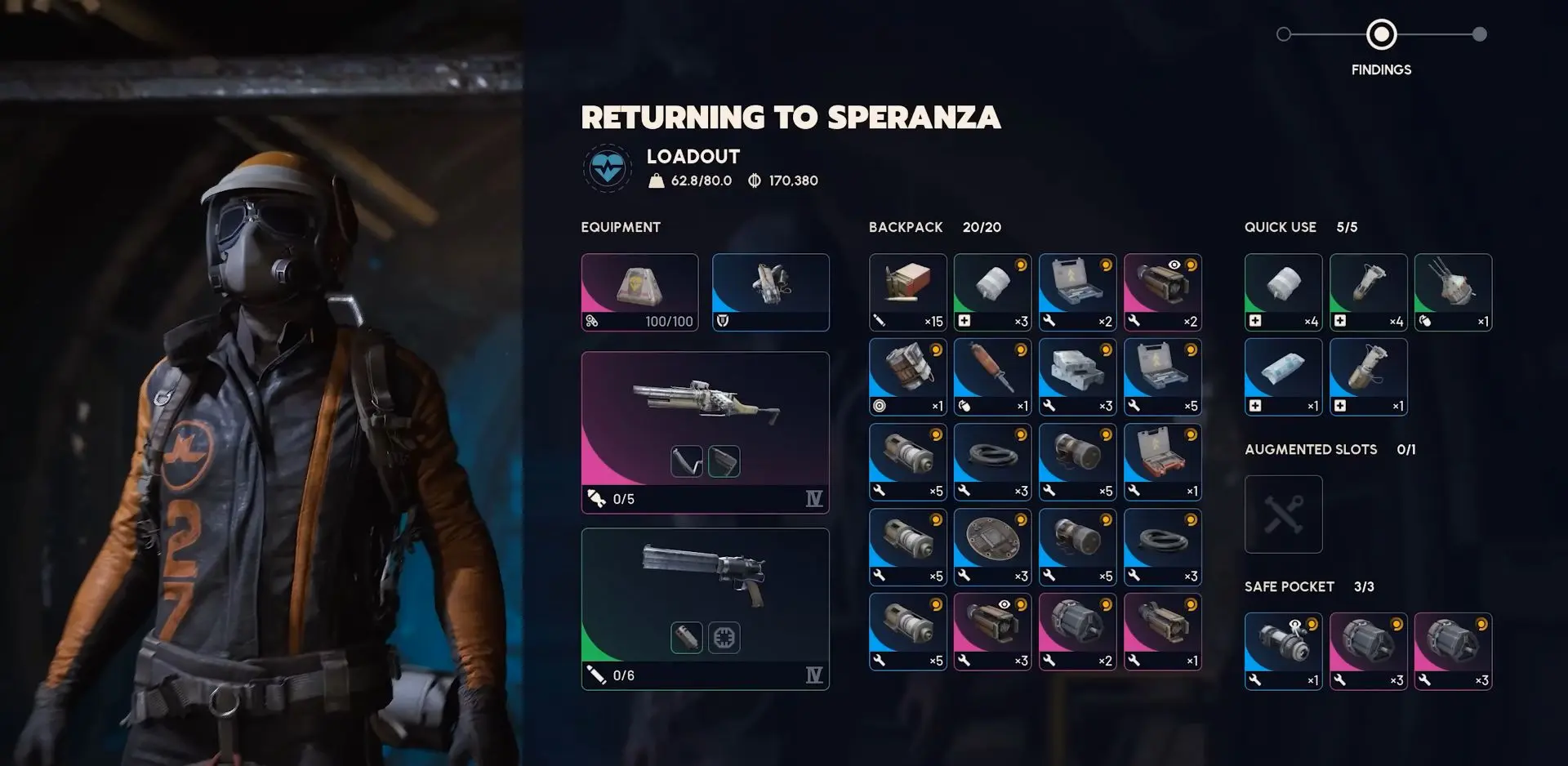Select the orange-trimmed toolbox item
The height and width of the screenshot is (766, 1568).
click(1162, 461)
